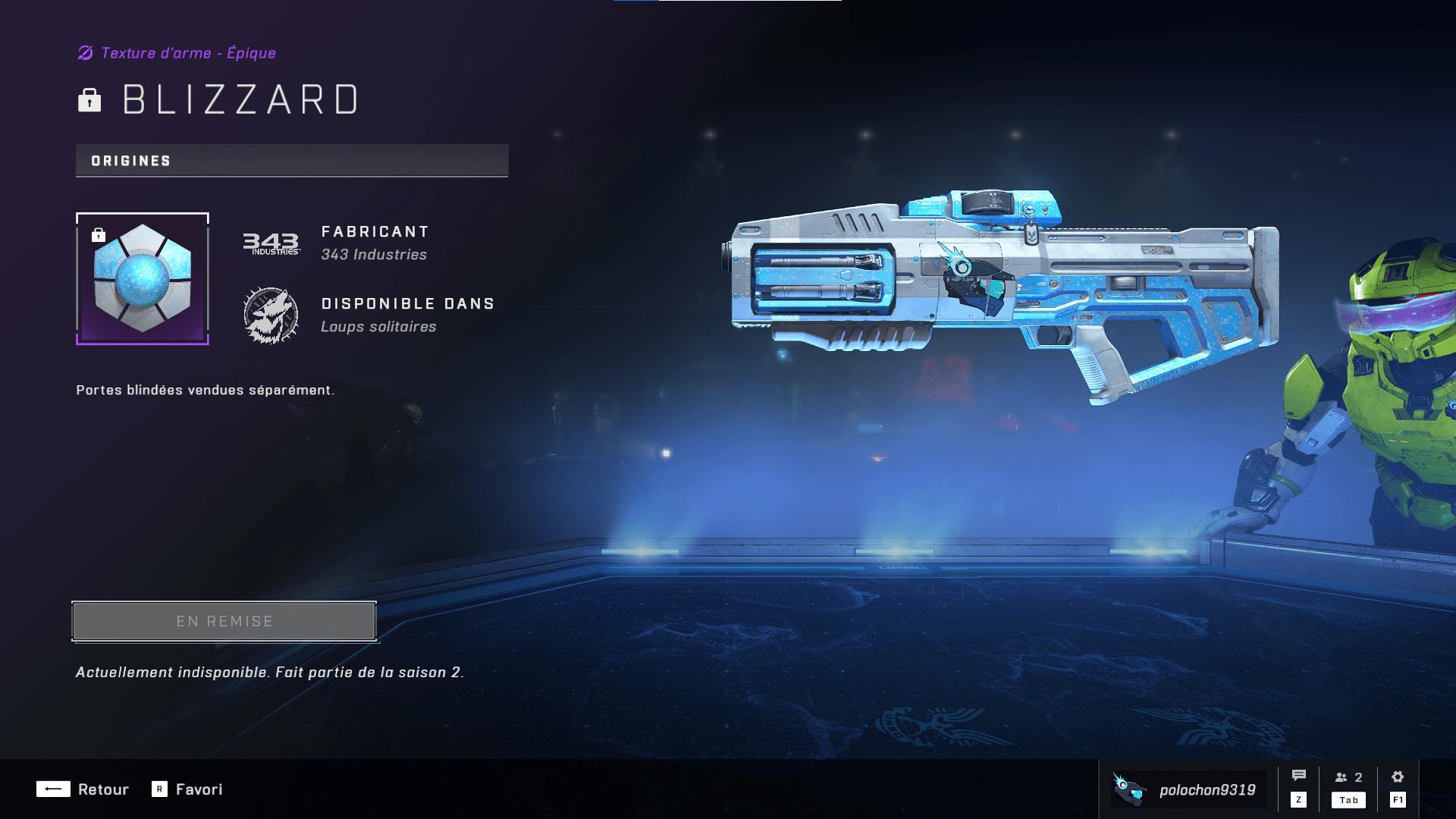Show the fireteam members list
1456x819 pixels.
coord(1348,778)
